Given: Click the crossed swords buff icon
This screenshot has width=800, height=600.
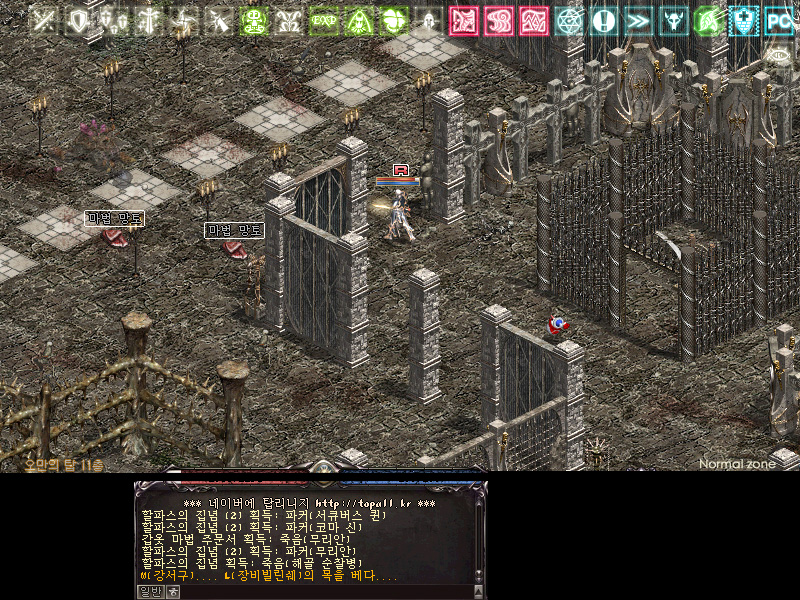Looking at the screenshot, I should pyautogui.click(x=45, y=20).
